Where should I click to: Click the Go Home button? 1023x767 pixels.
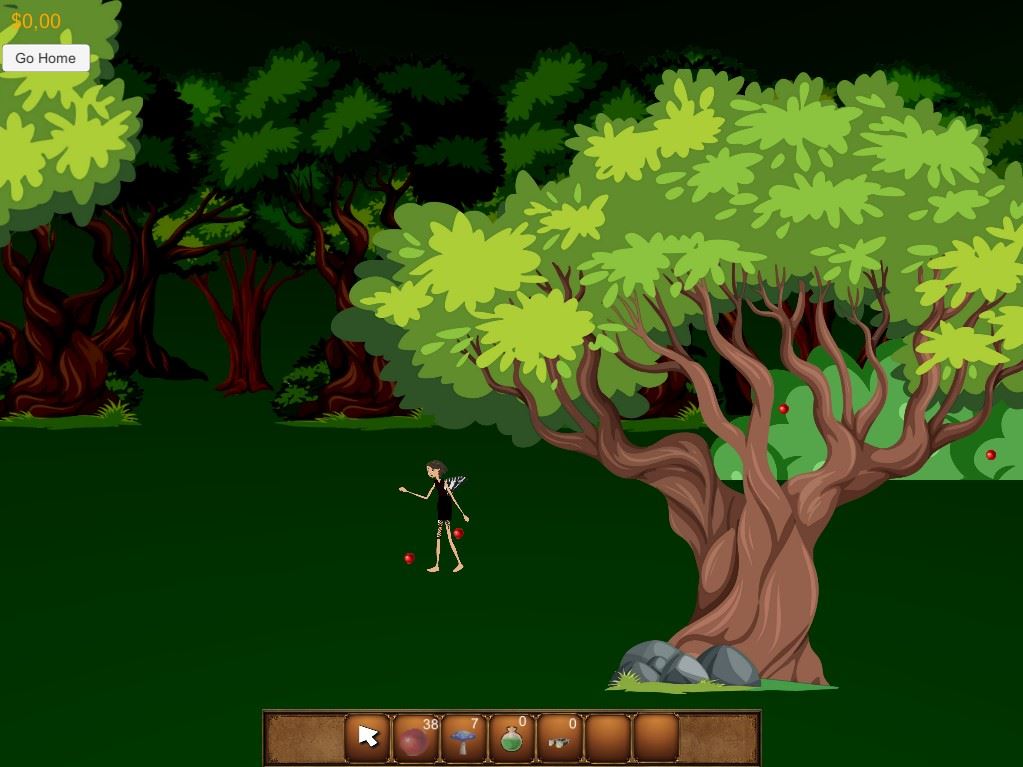click(x=46, y=58)
